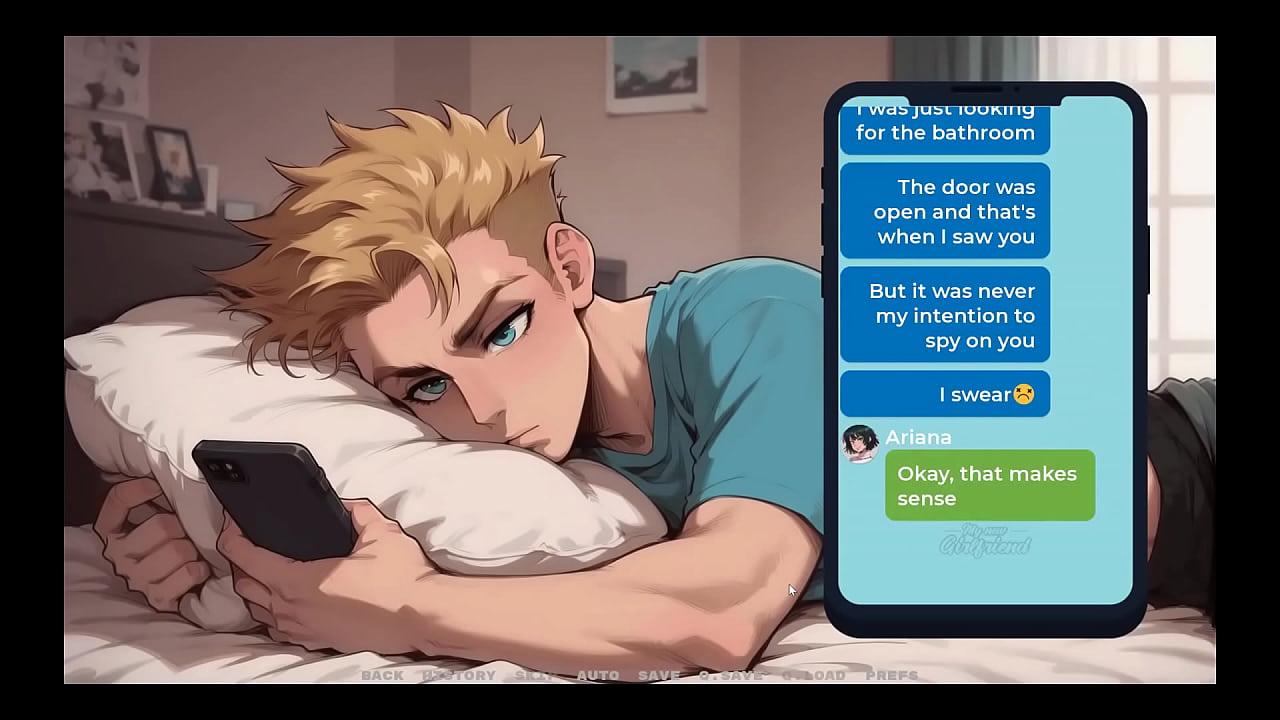Enable AUTO-play mode
The image size is (1280, 720).
(x=598, y=675)
